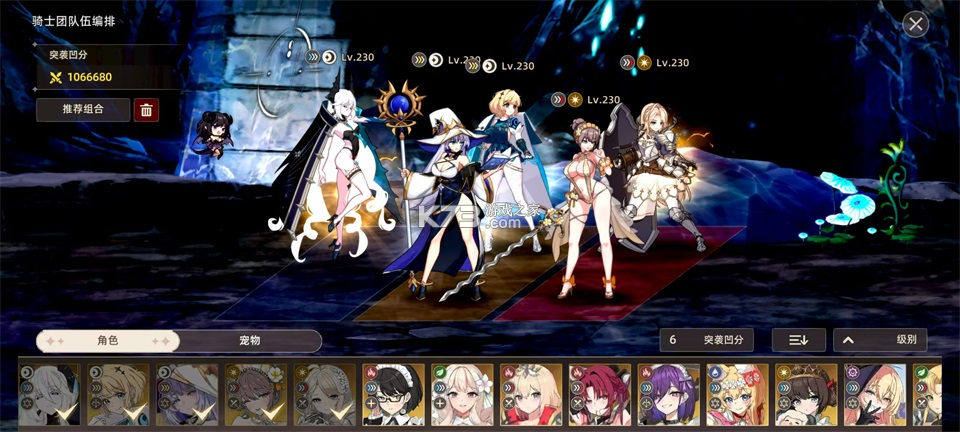
Task: Open the 突袭凹分 filter button
Action: 706,340
